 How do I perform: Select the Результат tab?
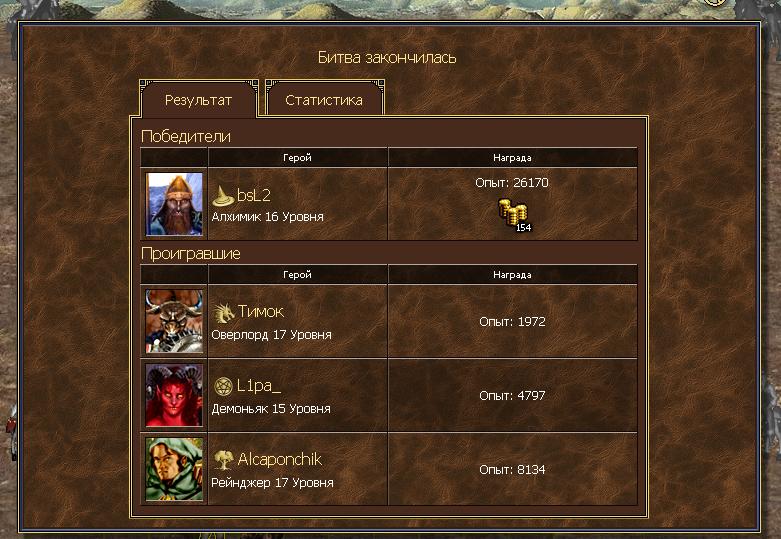[x=198, y=100]
